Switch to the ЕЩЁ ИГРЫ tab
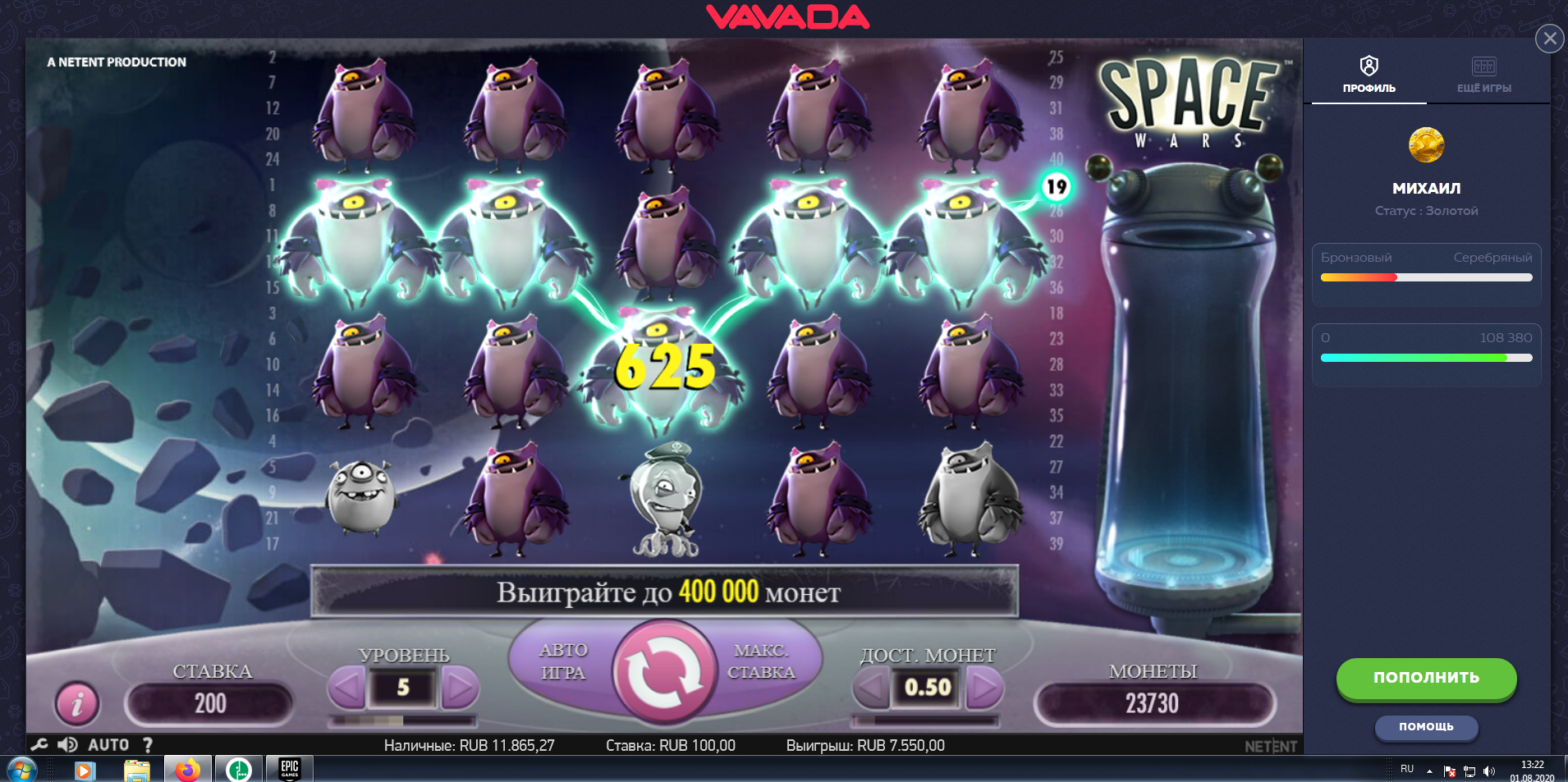1568x782 pixels. click(x=1483, y=74)
